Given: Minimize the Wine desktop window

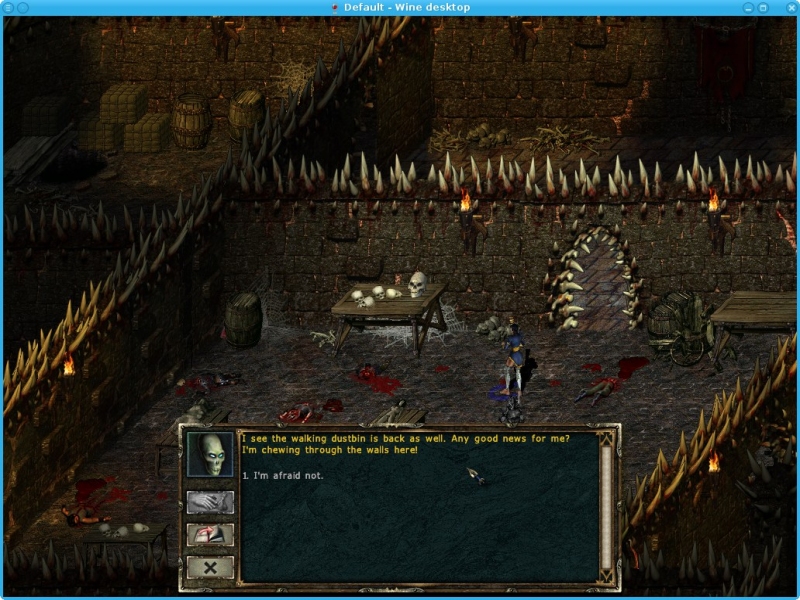Looking at the screenshot, I should [x=748, y=7].
